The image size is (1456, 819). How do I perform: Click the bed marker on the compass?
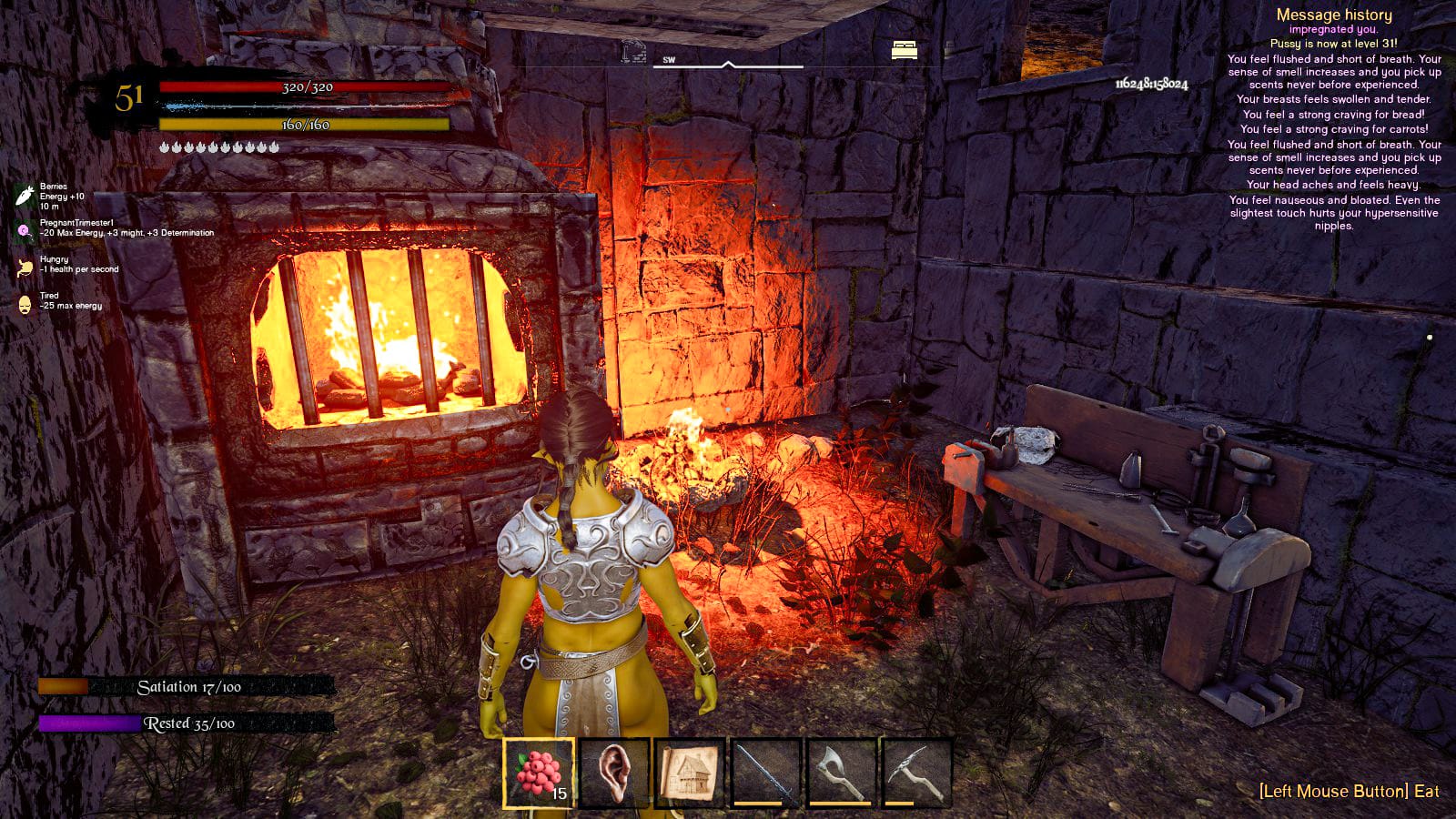click(x=905, y=50)
